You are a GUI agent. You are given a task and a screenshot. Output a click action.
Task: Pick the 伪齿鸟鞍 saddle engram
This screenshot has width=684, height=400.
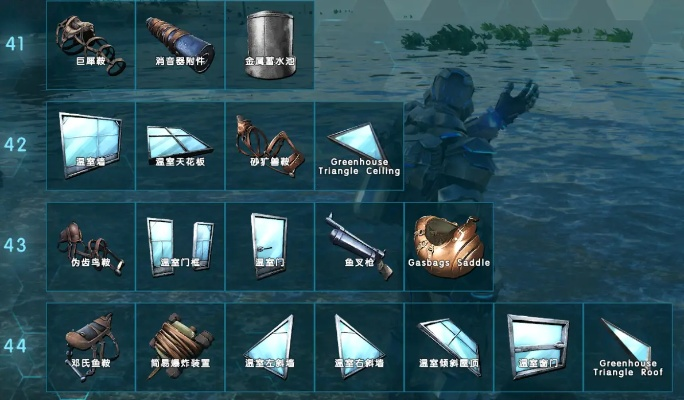pos(90,246)
